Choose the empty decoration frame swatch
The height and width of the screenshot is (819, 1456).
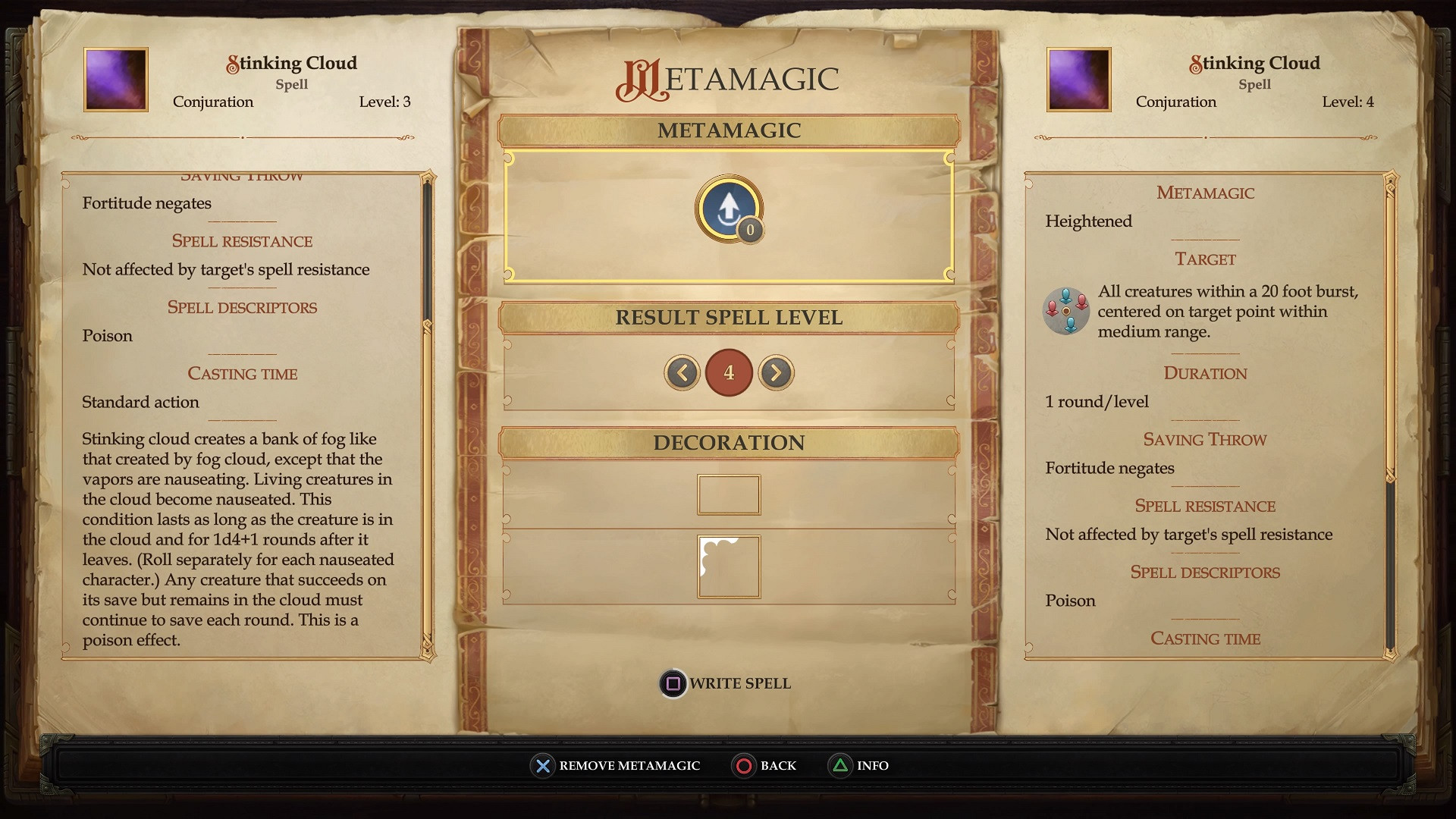pos(728,494)
